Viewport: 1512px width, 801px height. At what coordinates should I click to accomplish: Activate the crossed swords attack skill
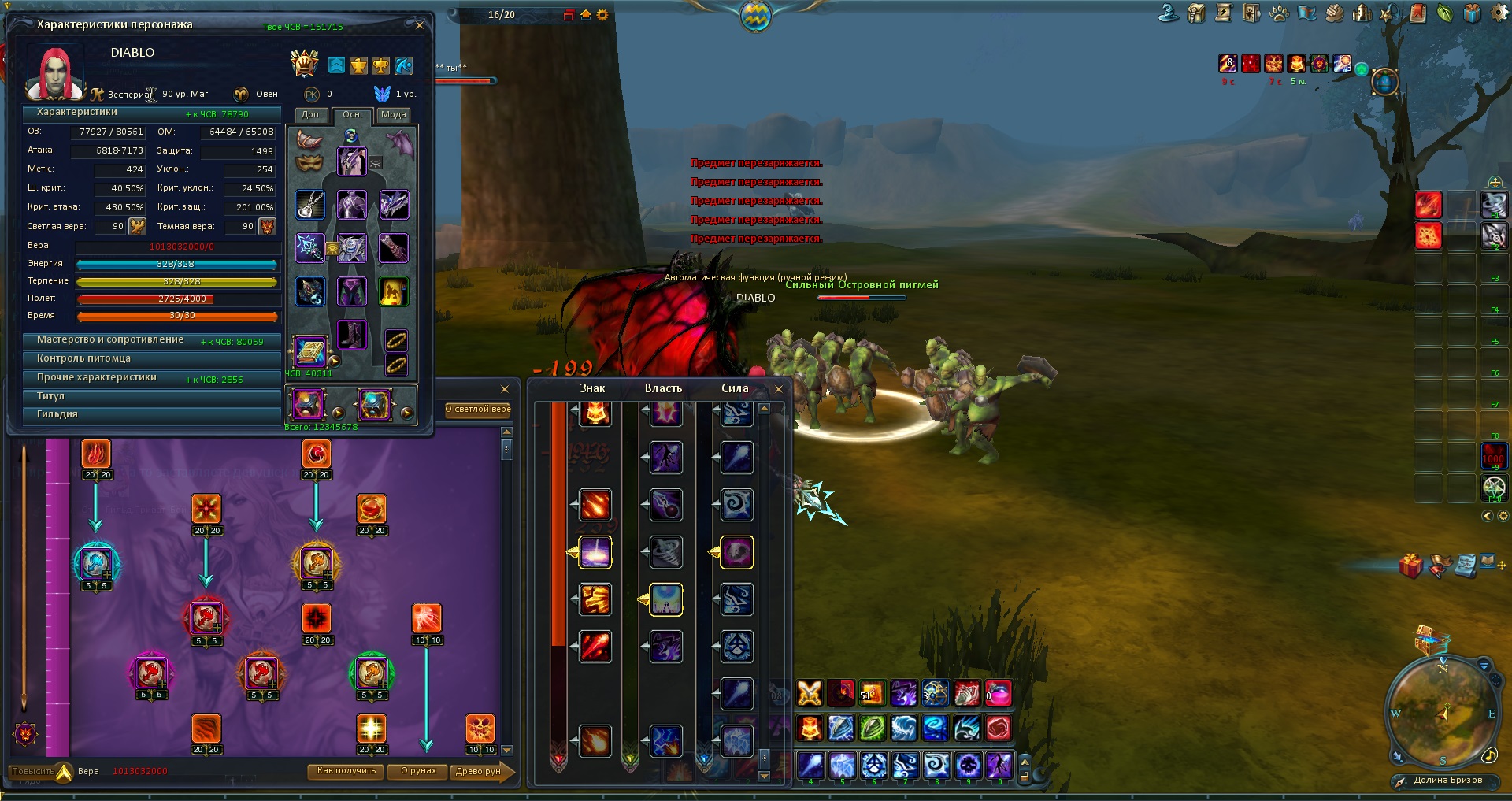point(810,694)
